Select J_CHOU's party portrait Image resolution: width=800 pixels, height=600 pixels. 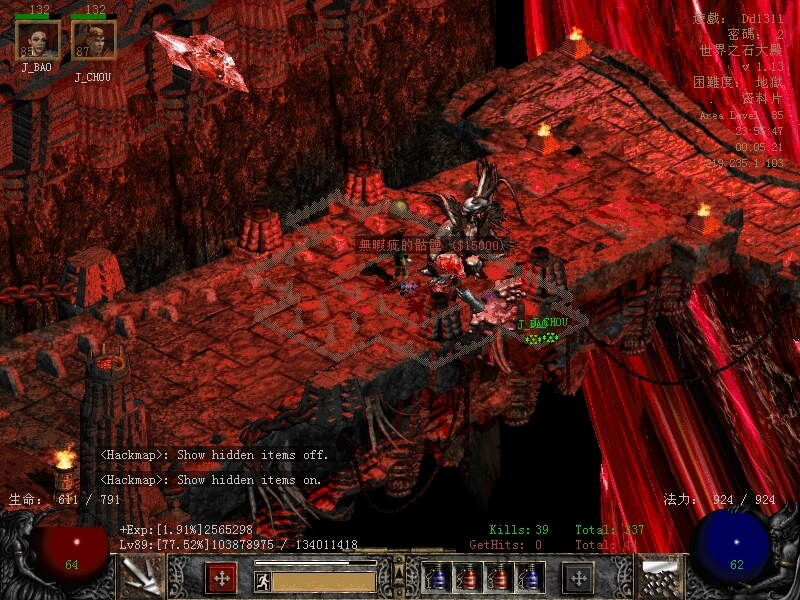pos(94,40)
